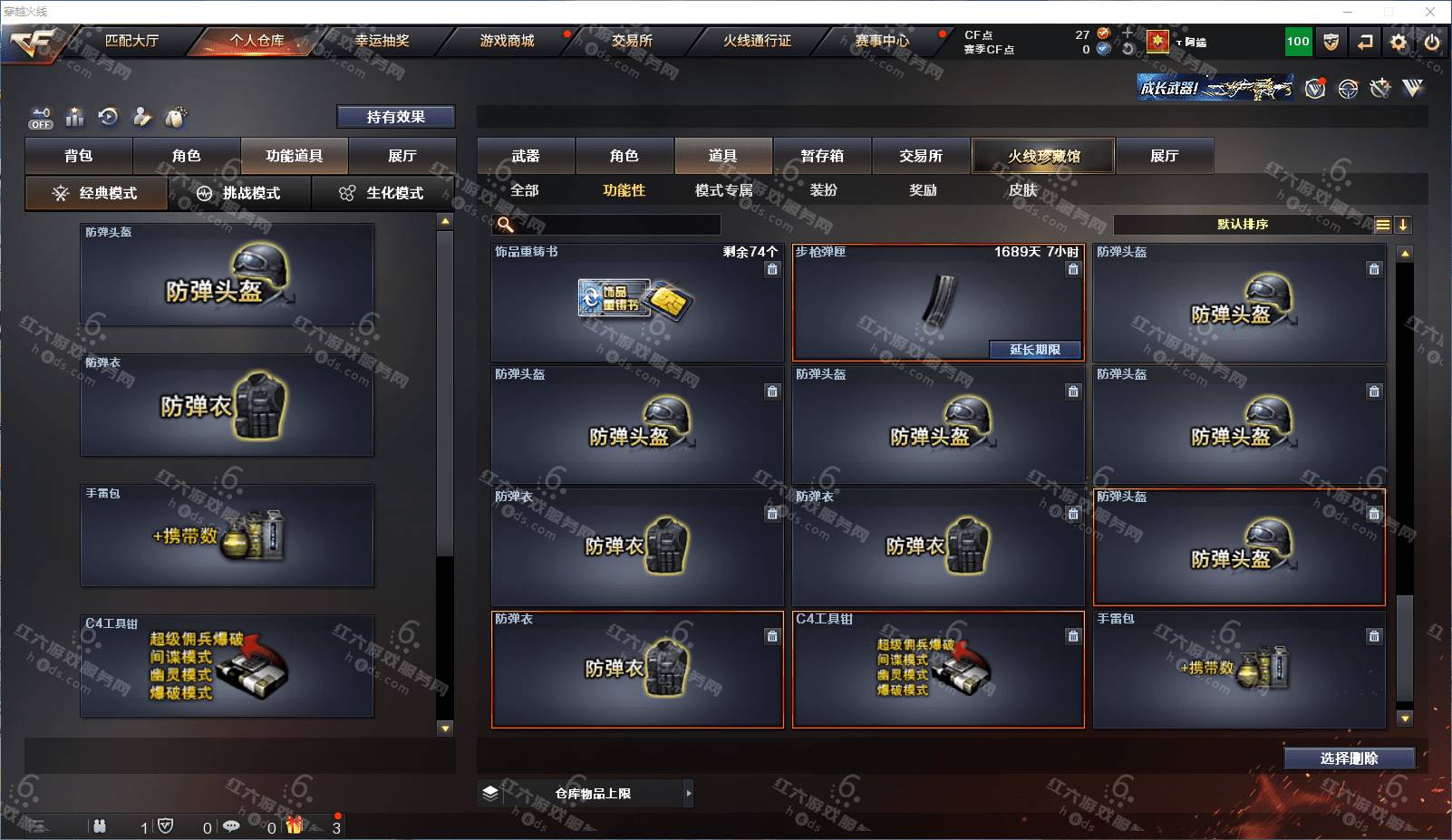Open the 赛事中心 menu
Image resolution: width=1452 pixels, height=840 pixels.
click(882, 41)
